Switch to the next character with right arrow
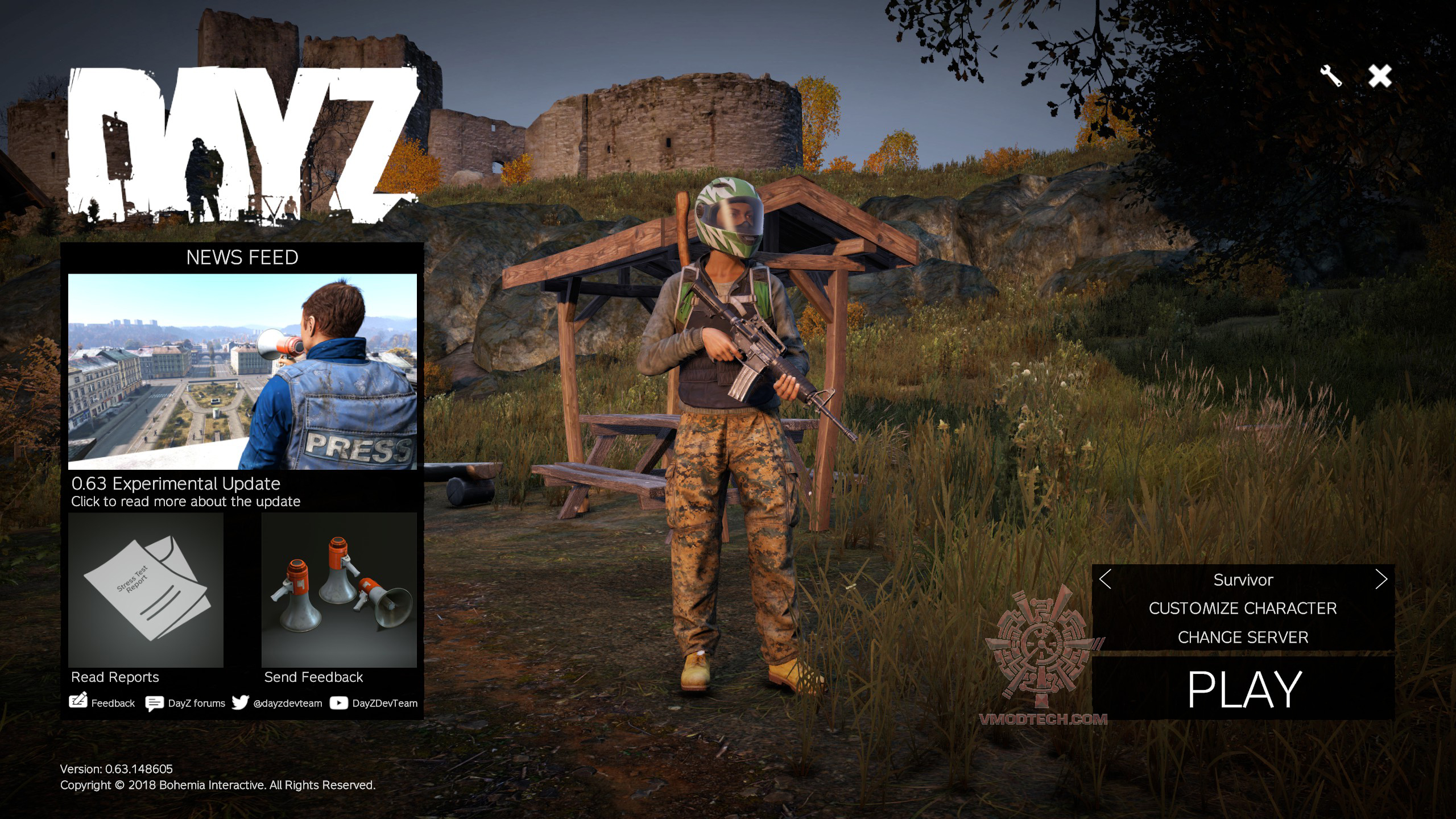 pos(1381,580)
